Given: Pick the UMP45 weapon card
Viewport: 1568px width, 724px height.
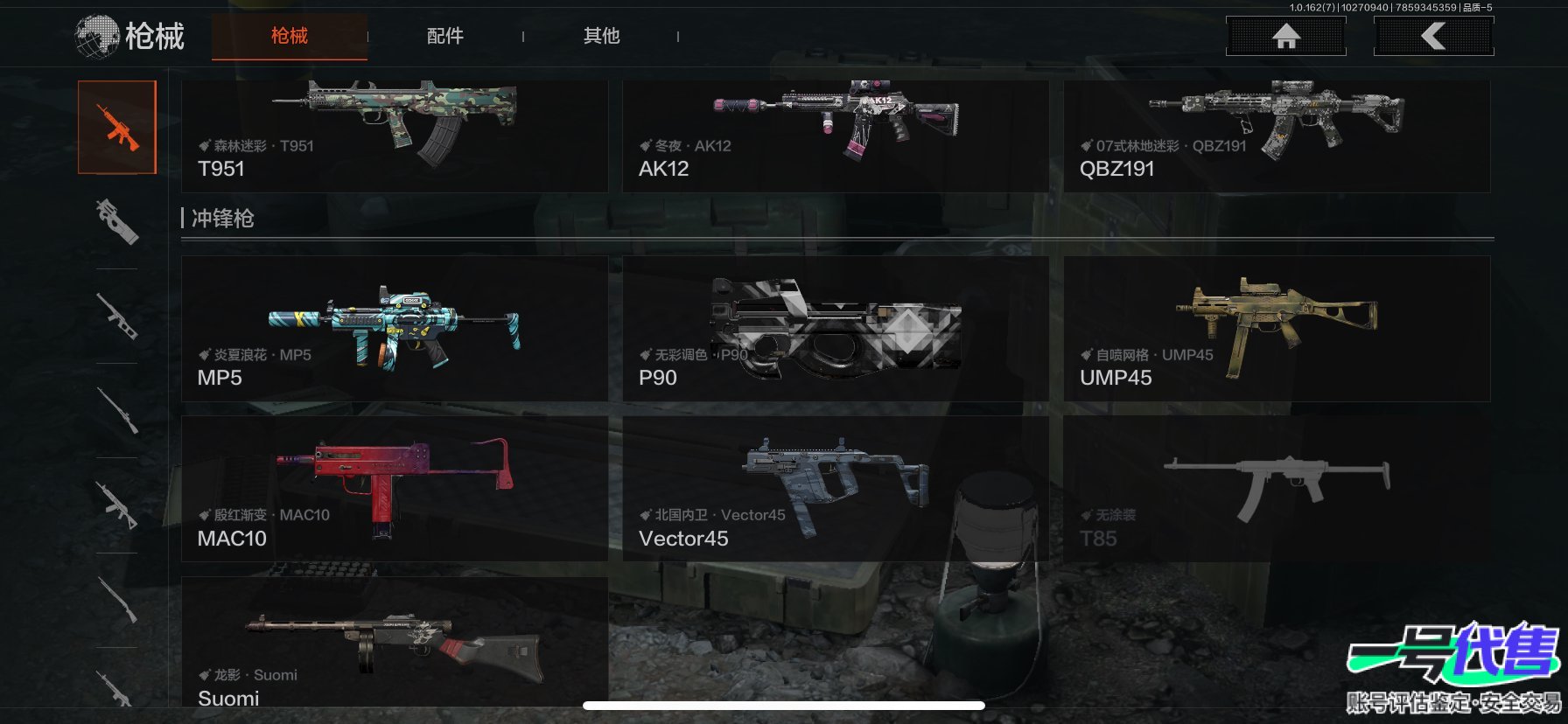Looking at the screenshot, I should (1276, 329).
